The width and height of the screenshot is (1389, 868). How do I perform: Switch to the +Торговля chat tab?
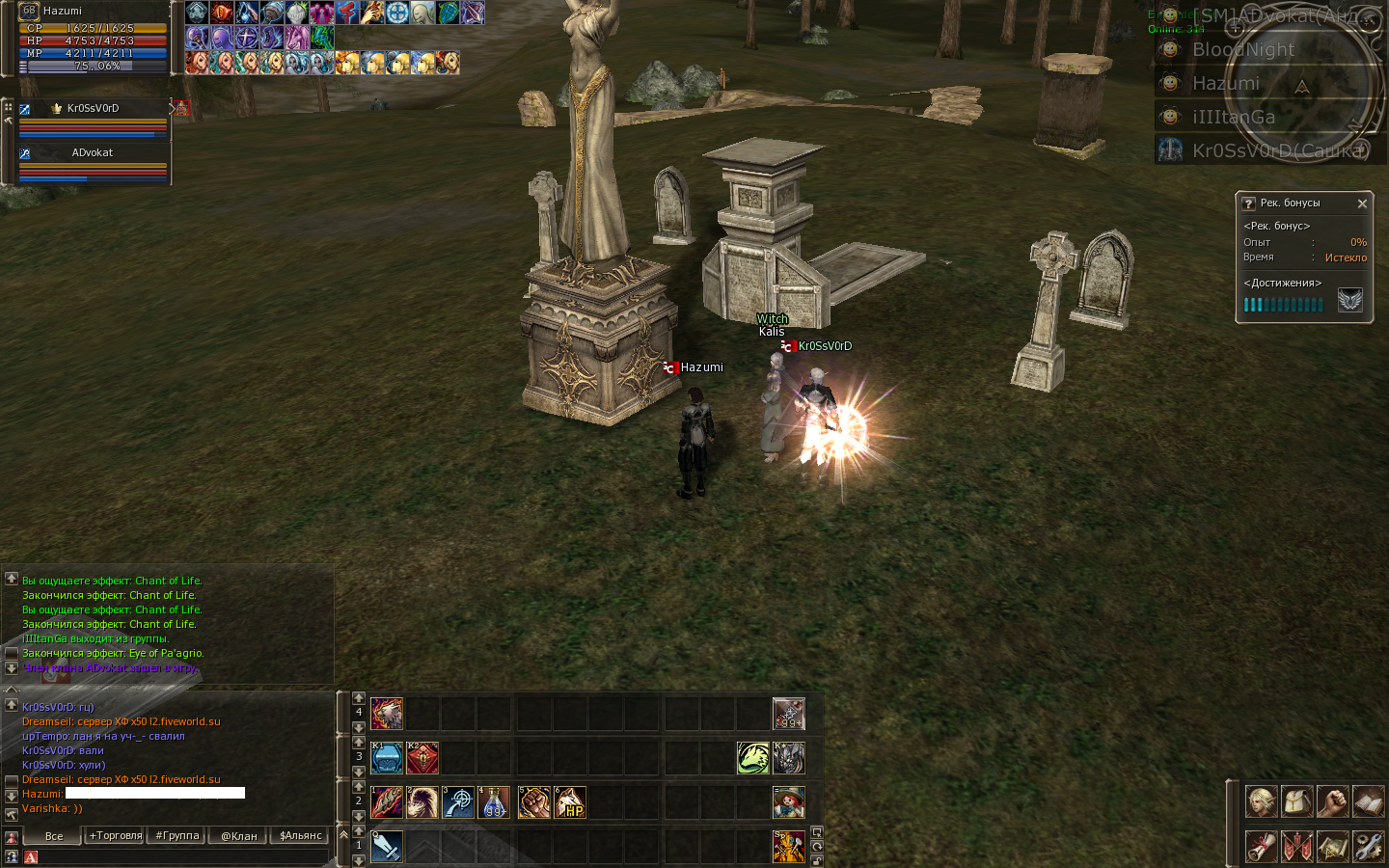(116, 836)
